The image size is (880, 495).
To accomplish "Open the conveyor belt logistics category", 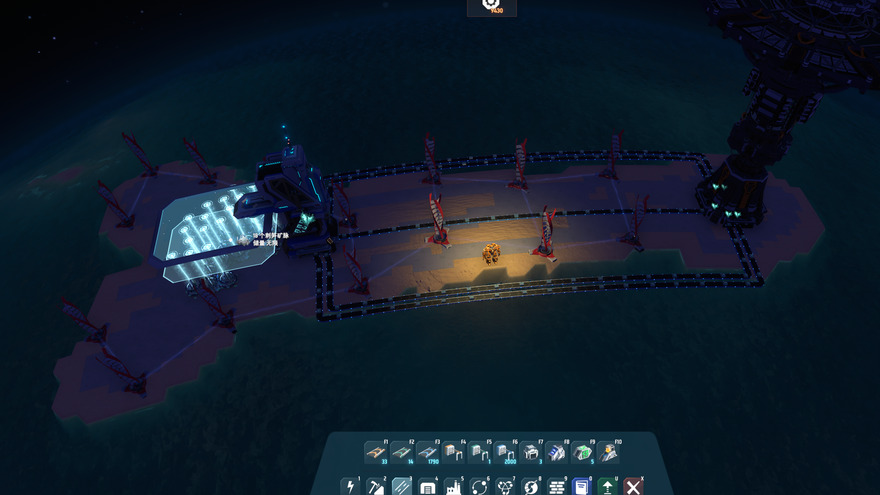I will pyautogui.click(x=401, y=486).
